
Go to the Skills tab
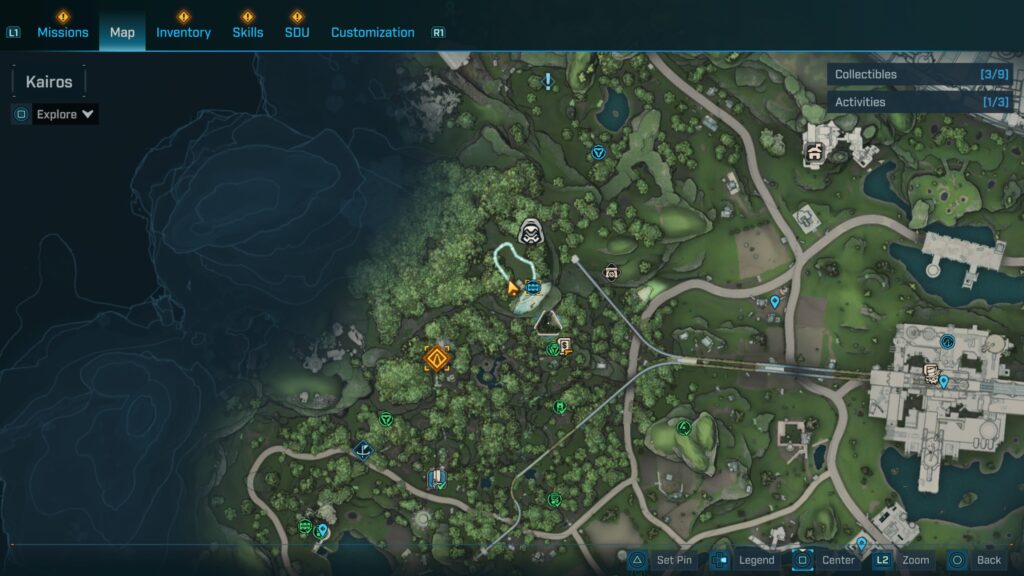(x=248, y=32)
